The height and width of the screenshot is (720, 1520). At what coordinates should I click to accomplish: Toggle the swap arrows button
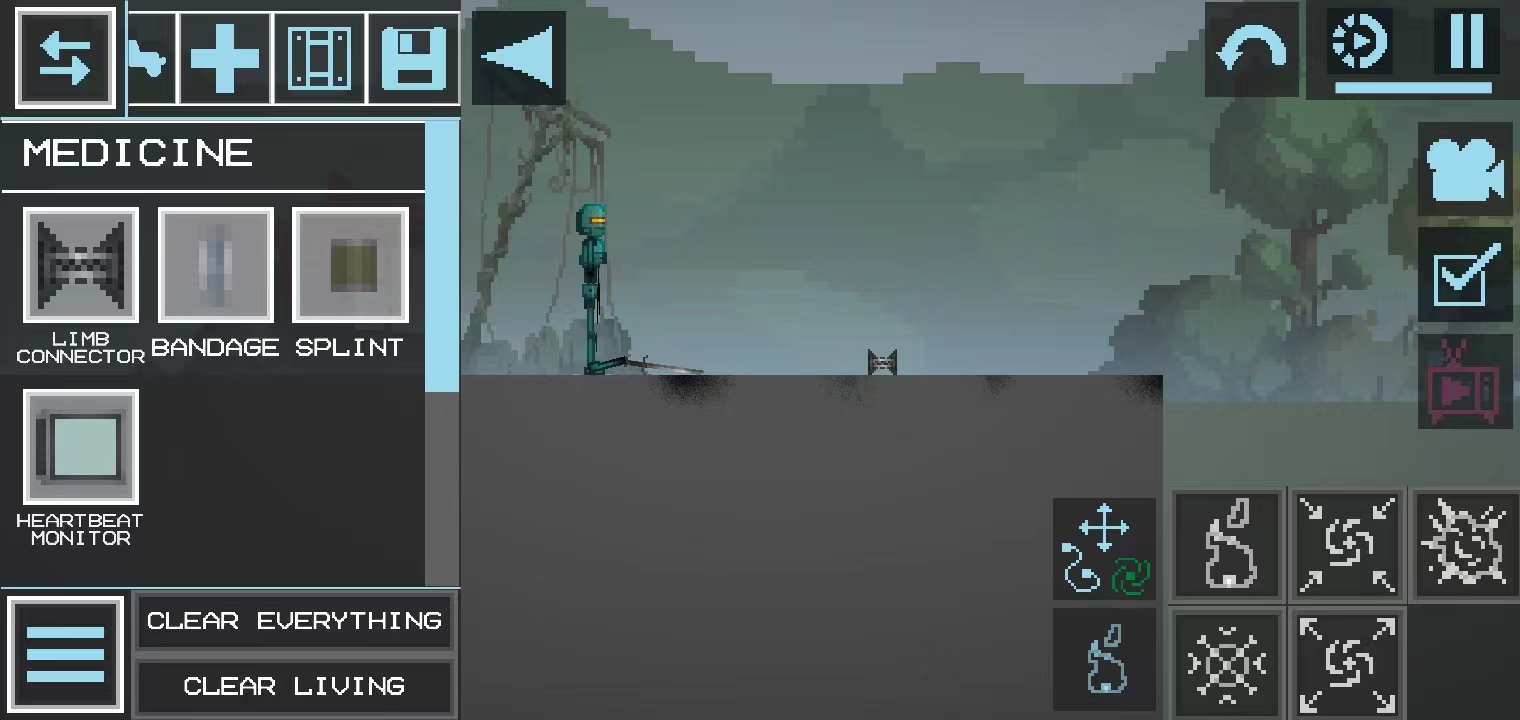click(x=65, y=58)
